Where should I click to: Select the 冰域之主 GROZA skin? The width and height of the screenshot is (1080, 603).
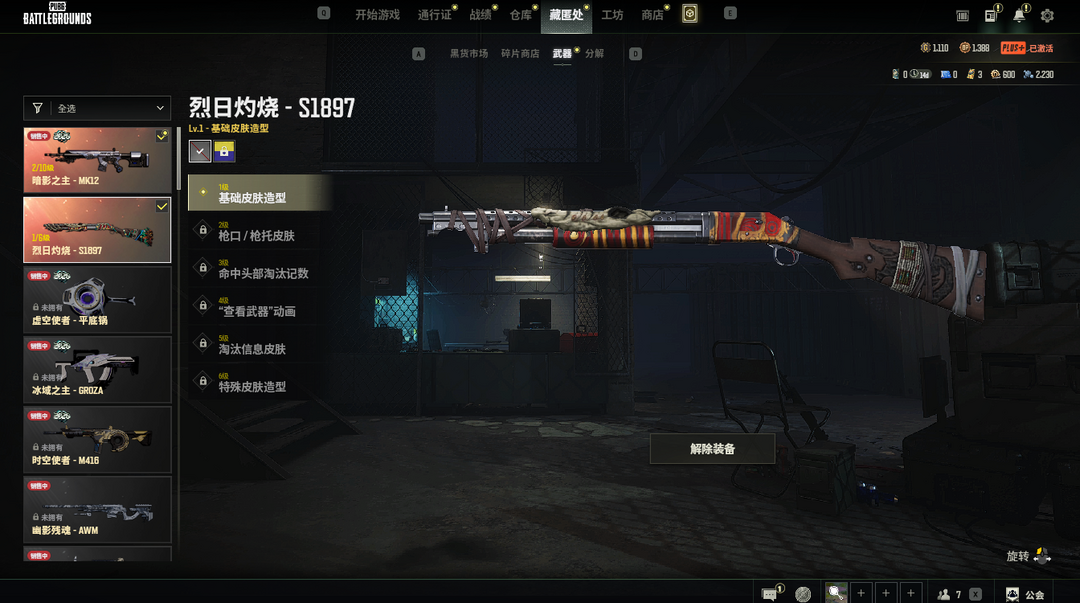[x=97, y=369]
